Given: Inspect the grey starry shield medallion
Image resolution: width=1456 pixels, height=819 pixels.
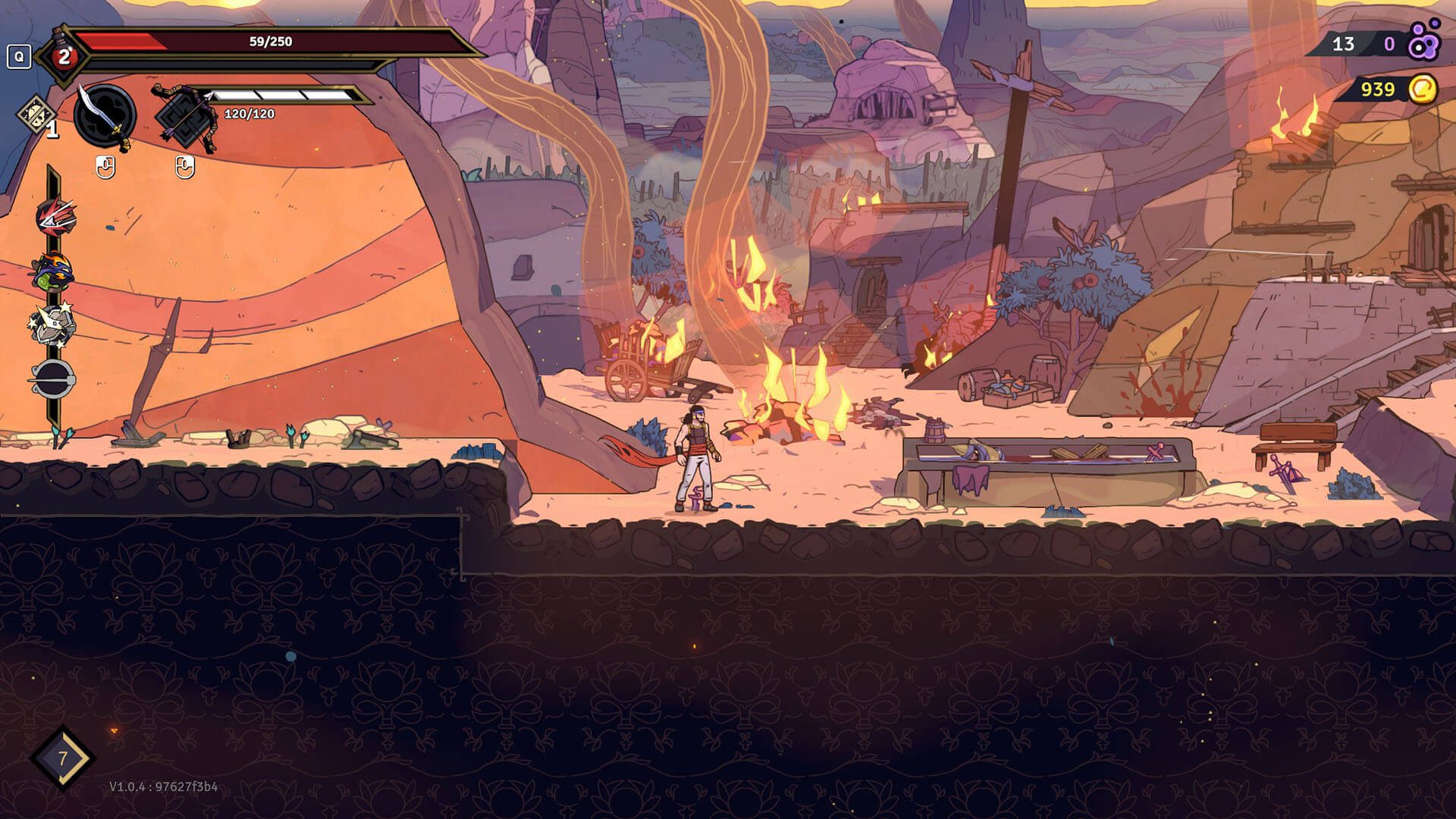Looking at the screenshot, I should click(x=53, y=324).
